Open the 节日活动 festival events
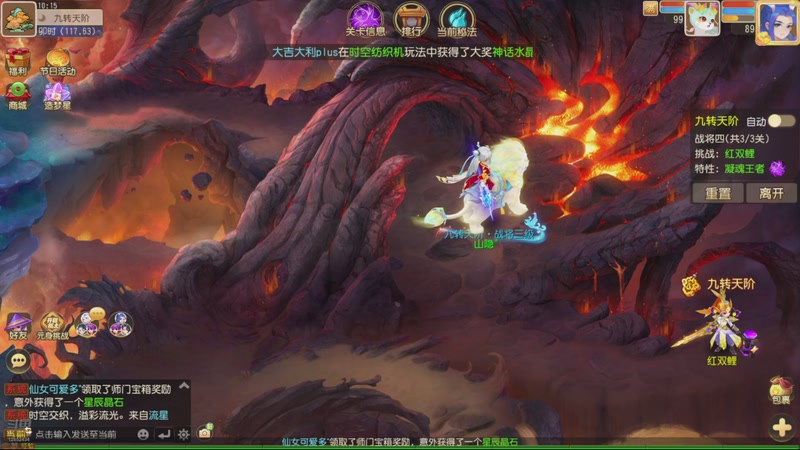The width and height of the screenshot is (800, 450). point(57,57)
